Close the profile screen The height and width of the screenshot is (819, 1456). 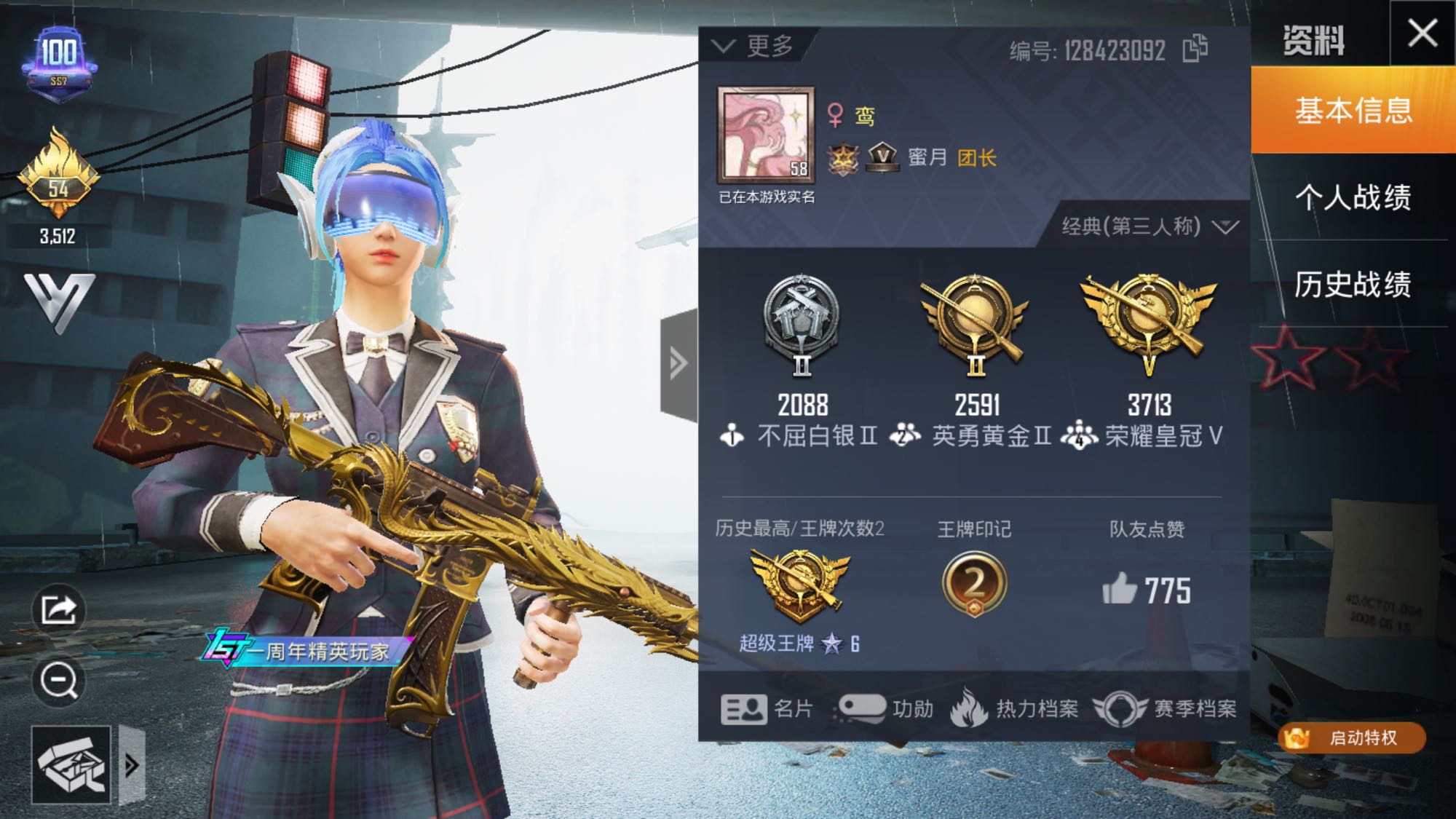click(1422, 33)
